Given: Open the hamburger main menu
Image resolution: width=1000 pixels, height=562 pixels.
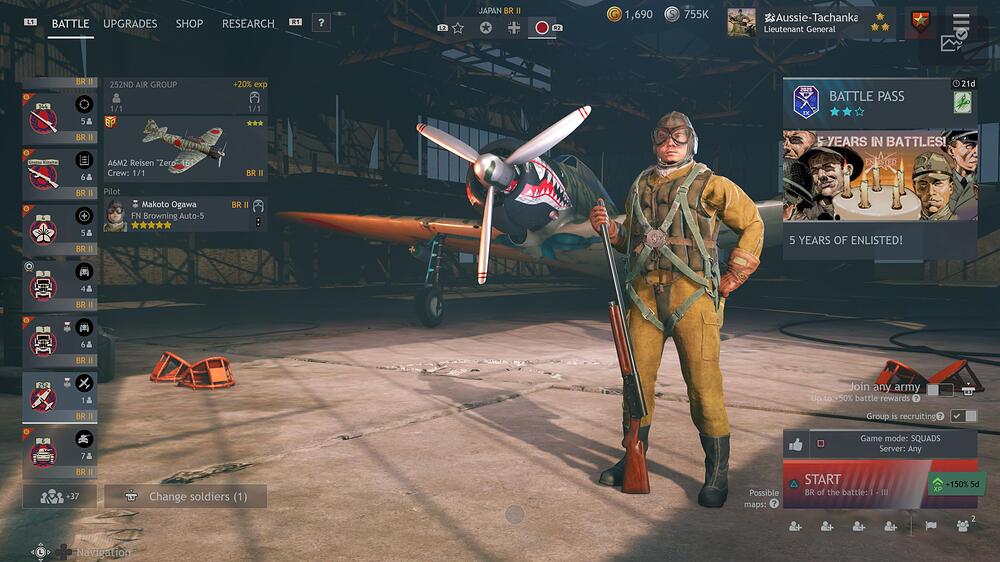Looking at the screenshot, I should tap(961, 22).
